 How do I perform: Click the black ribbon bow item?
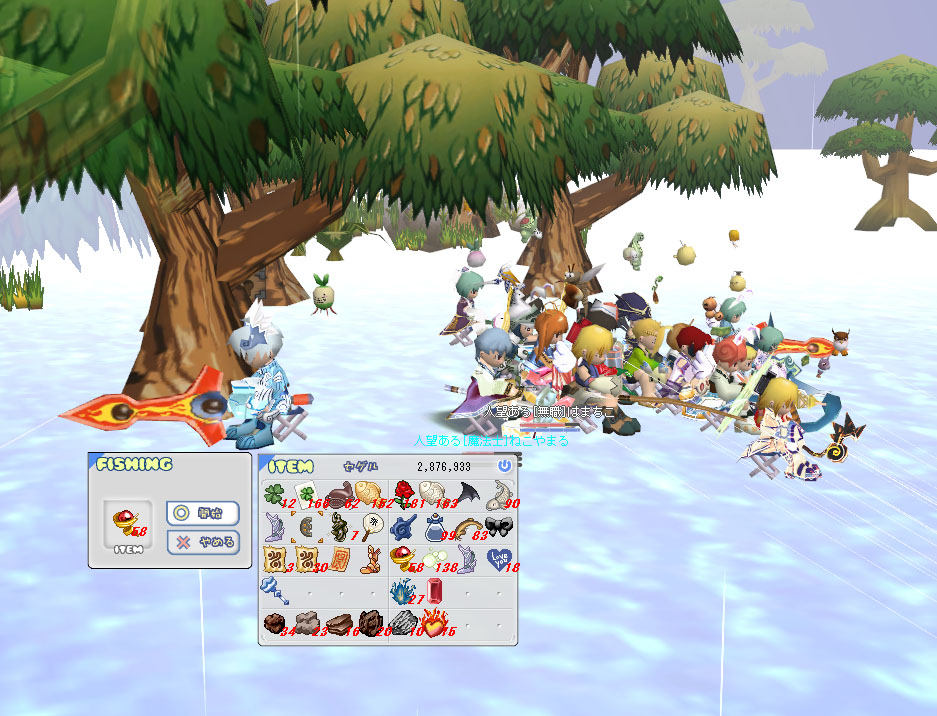(497, 526)
